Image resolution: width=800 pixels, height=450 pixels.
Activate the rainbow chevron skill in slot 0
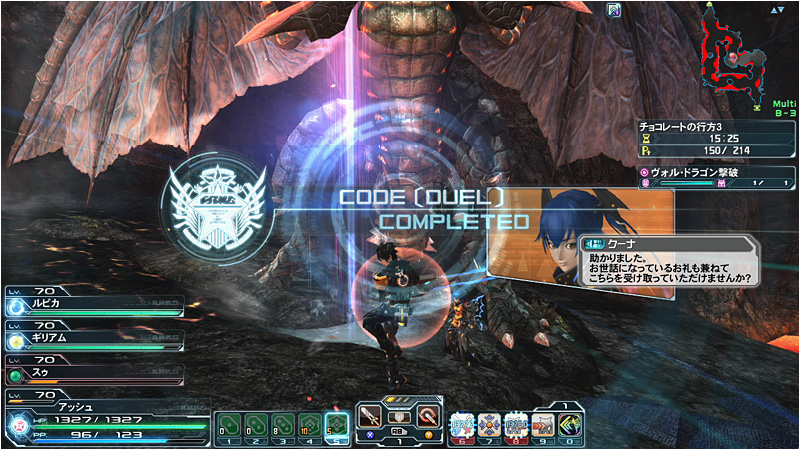571,423
